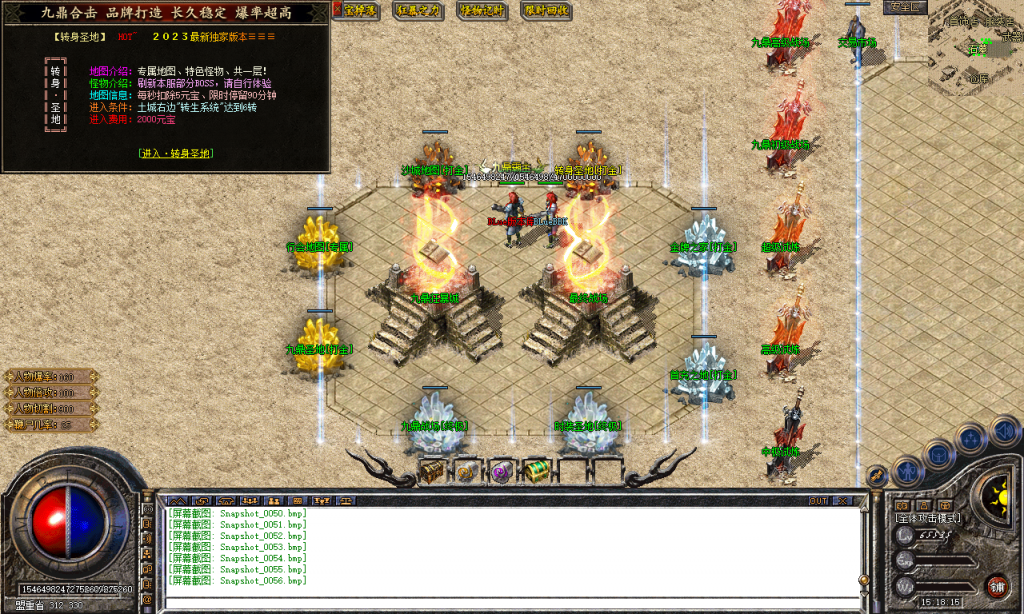Screen dimensions: 1024x614
Task: Click the blue speaker sound button
Action: pos(1005,430)
